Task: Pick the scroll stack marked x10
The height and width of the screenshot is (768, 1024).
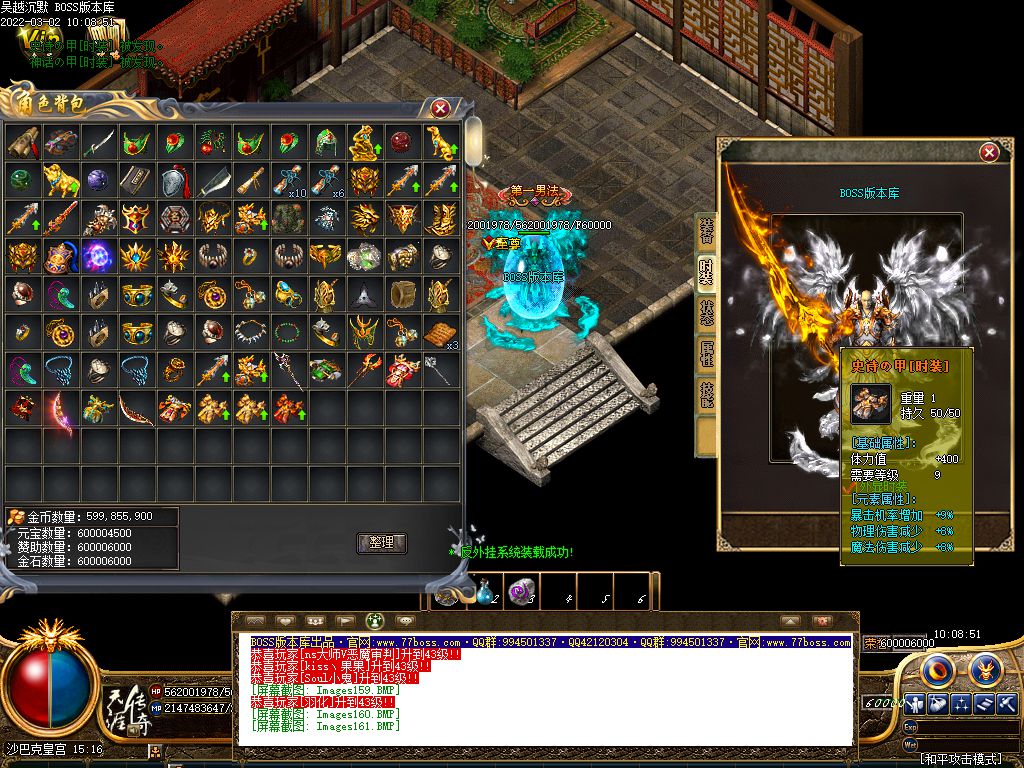Action: [x=289, y=180]
